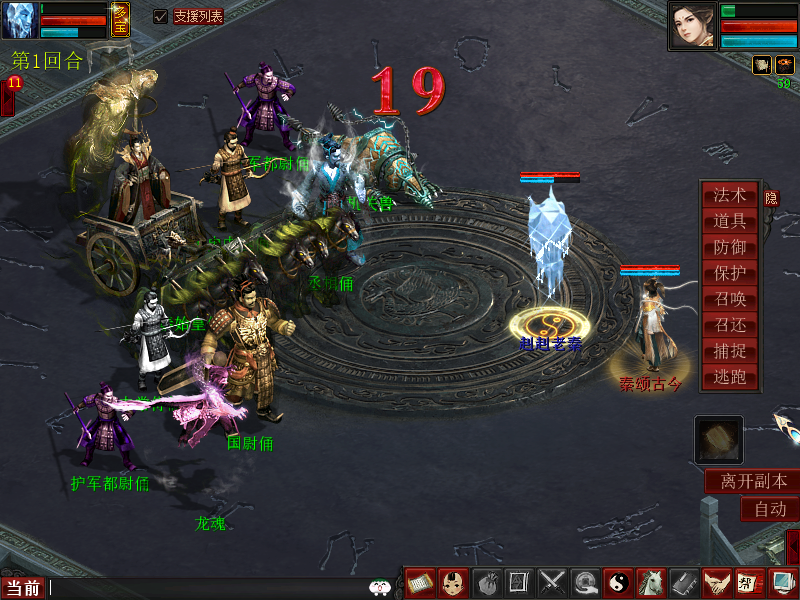
Task: Open the 多宝 button beside pet portrait
Action: (x=120, y=19)
